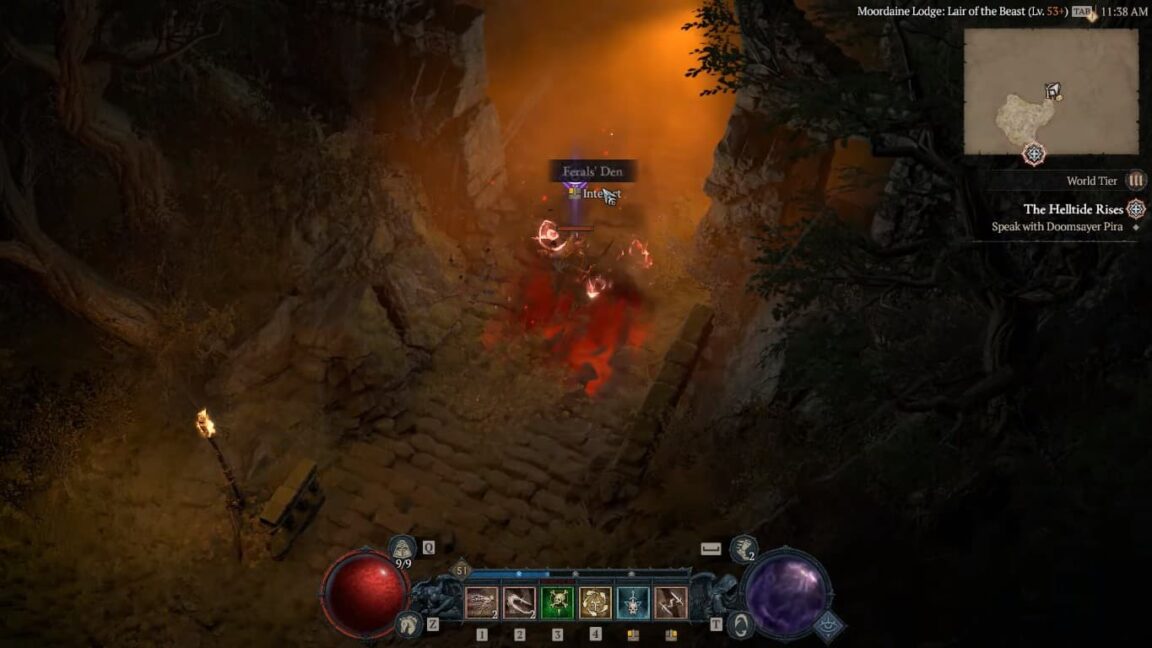Trigger the blue skull-and-dagger skill
This screenshot has height=648, width=1152.
[x=633, y=602]
